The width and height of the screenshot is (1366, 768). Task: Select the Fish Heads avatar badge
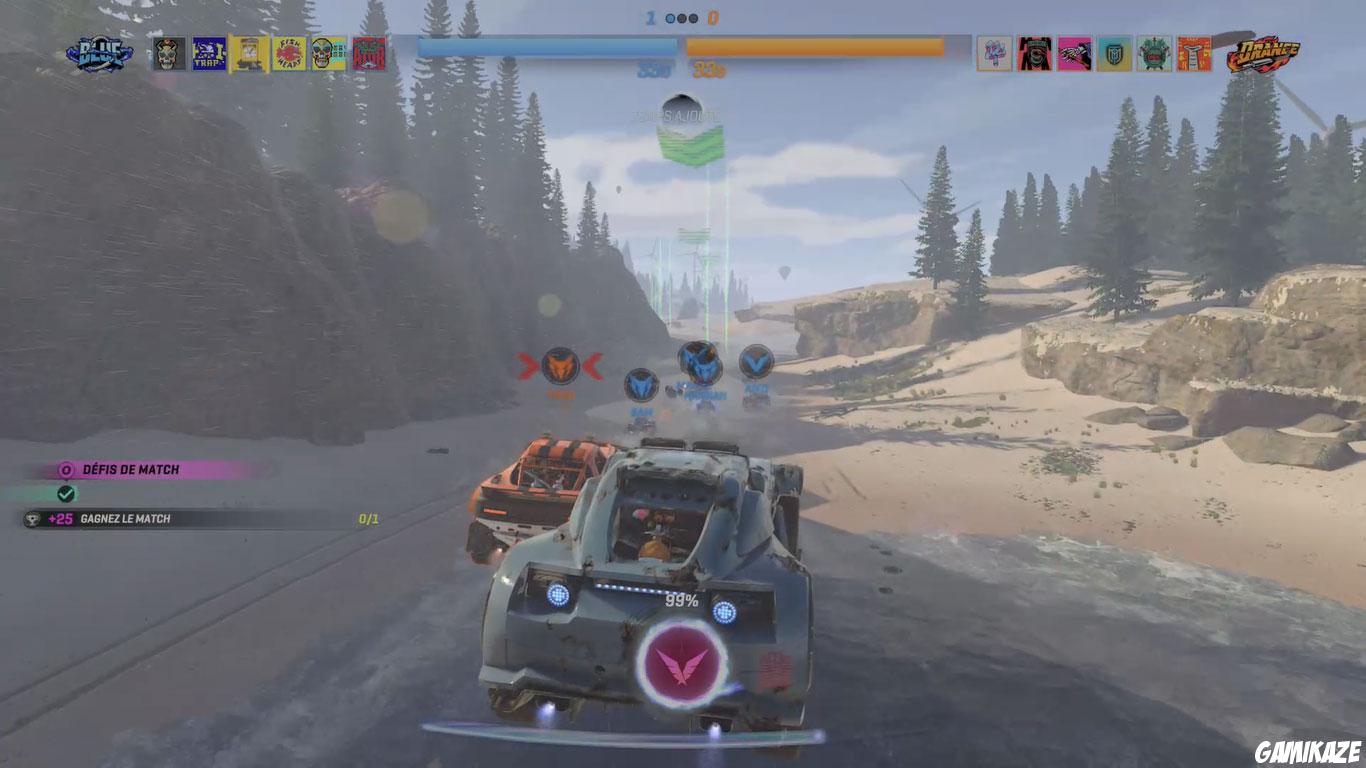tap(290, 52)
